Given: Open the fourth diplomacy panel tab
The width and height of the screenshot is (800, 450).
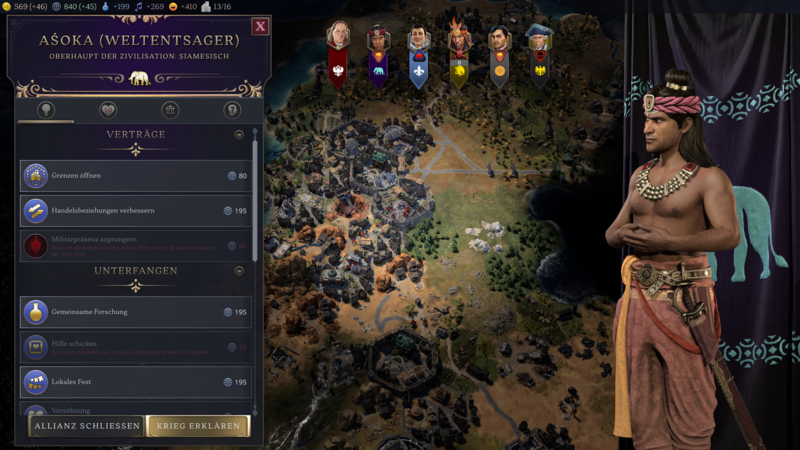Looking at the screenshot, I should [232, 110].
